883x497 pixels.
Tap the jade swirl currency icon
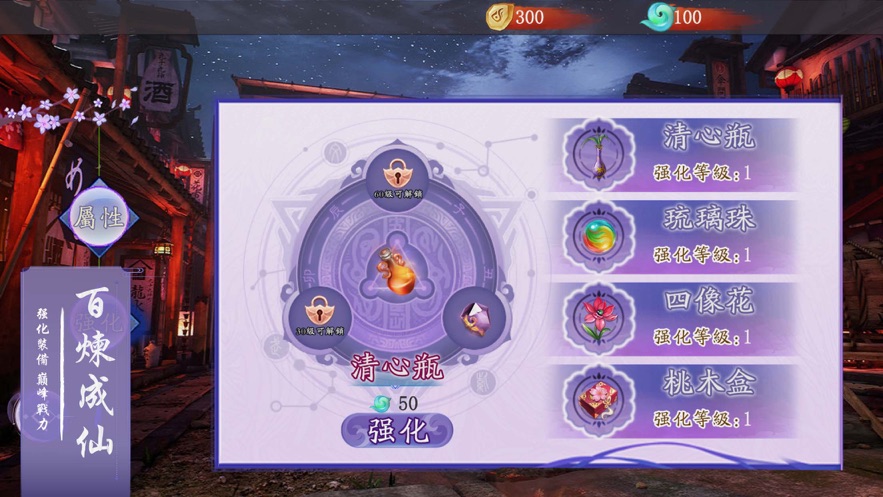(658, 17)
